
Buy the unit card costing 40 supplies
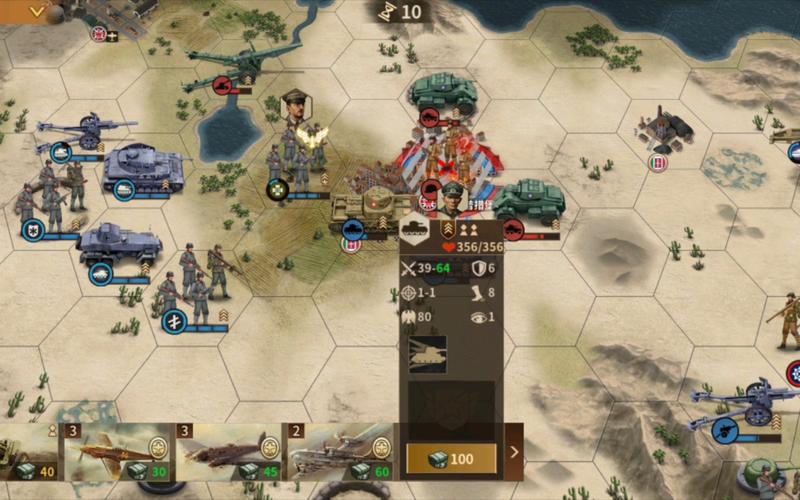coord(30,452)
